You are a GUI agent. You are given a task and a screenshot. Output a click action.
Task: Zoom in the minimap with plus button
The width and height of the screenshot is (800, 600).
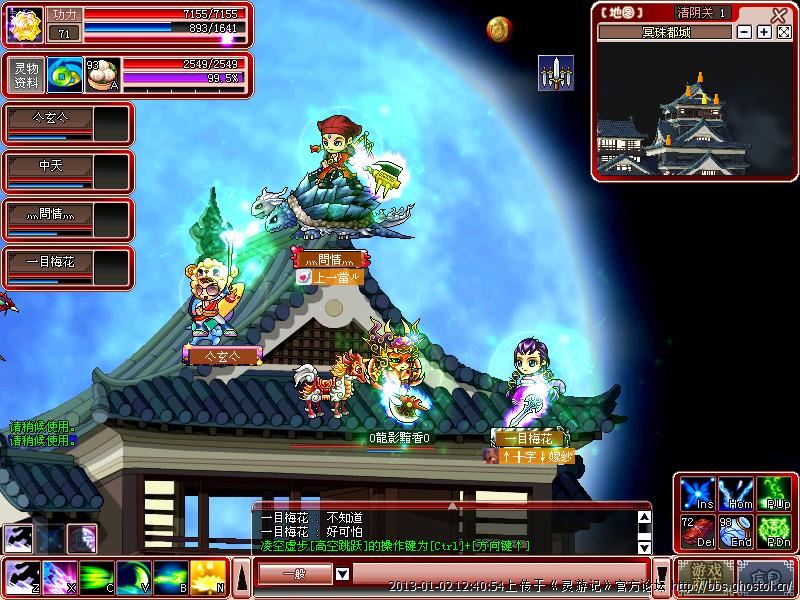click(764, 32)
